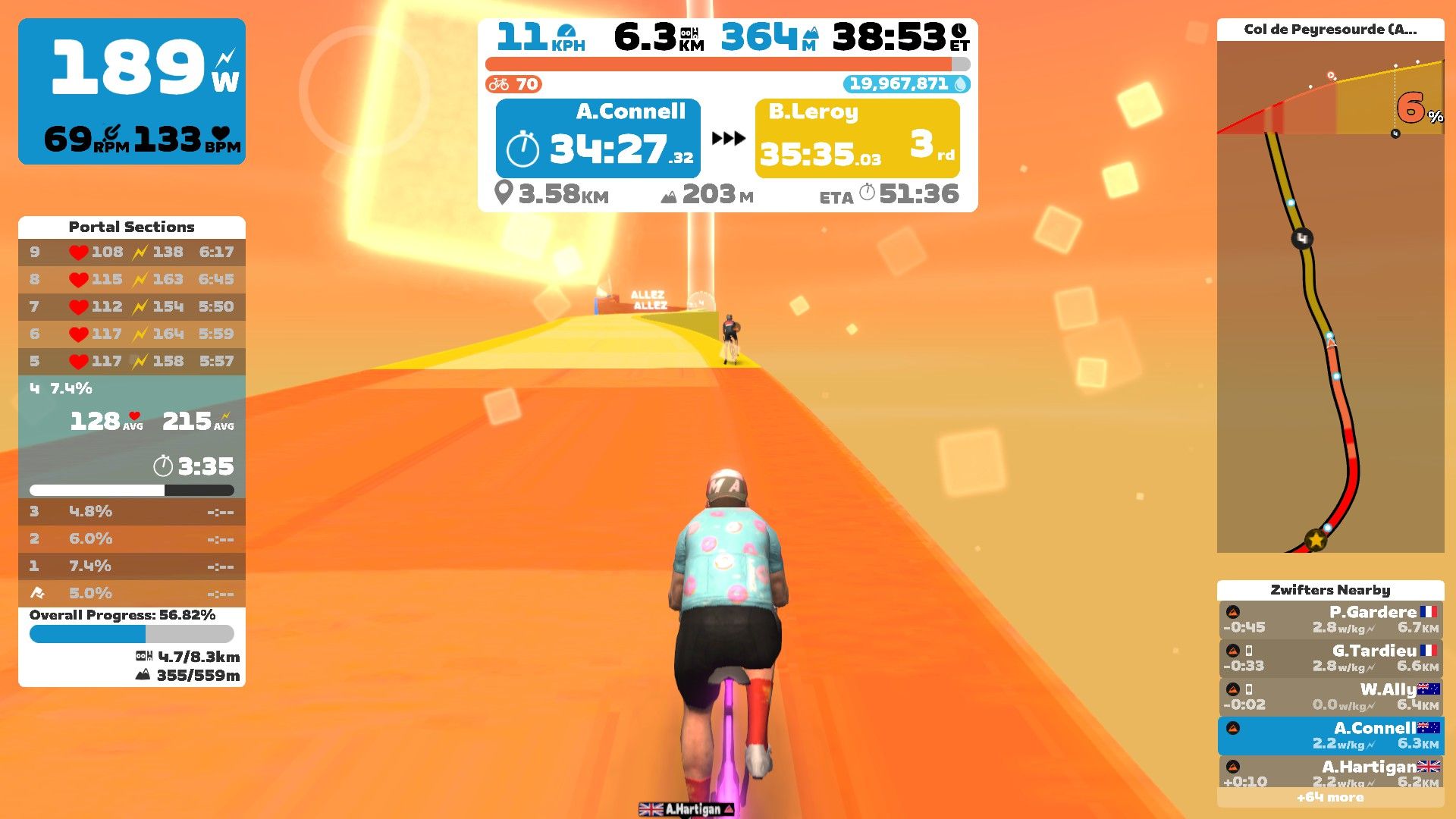Viewport: 1456px width, 819px height.
Task: Click B.Leroy's yellow leaderboard card
Action: [x=857, y=139]
